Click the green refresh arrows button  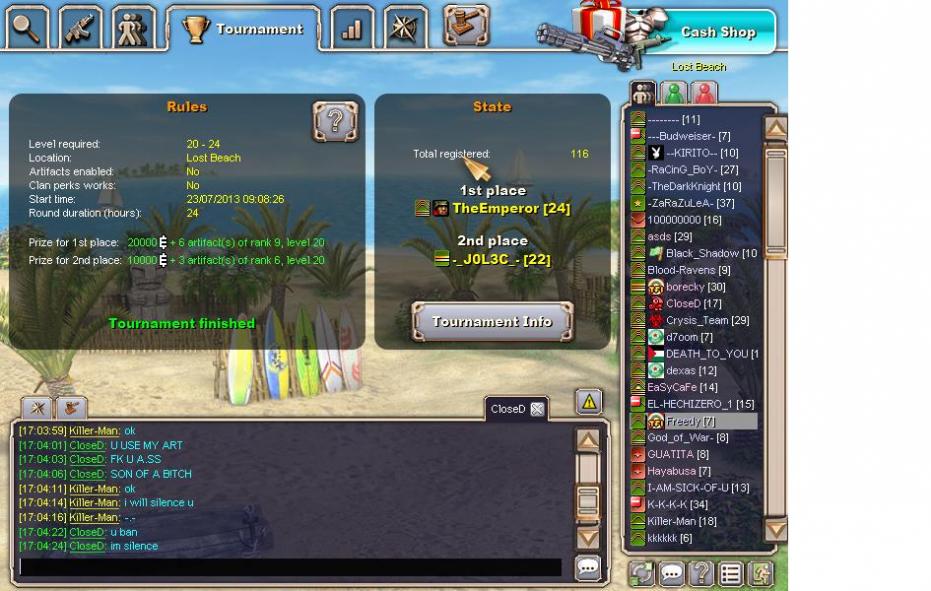[x=641, y=574]
